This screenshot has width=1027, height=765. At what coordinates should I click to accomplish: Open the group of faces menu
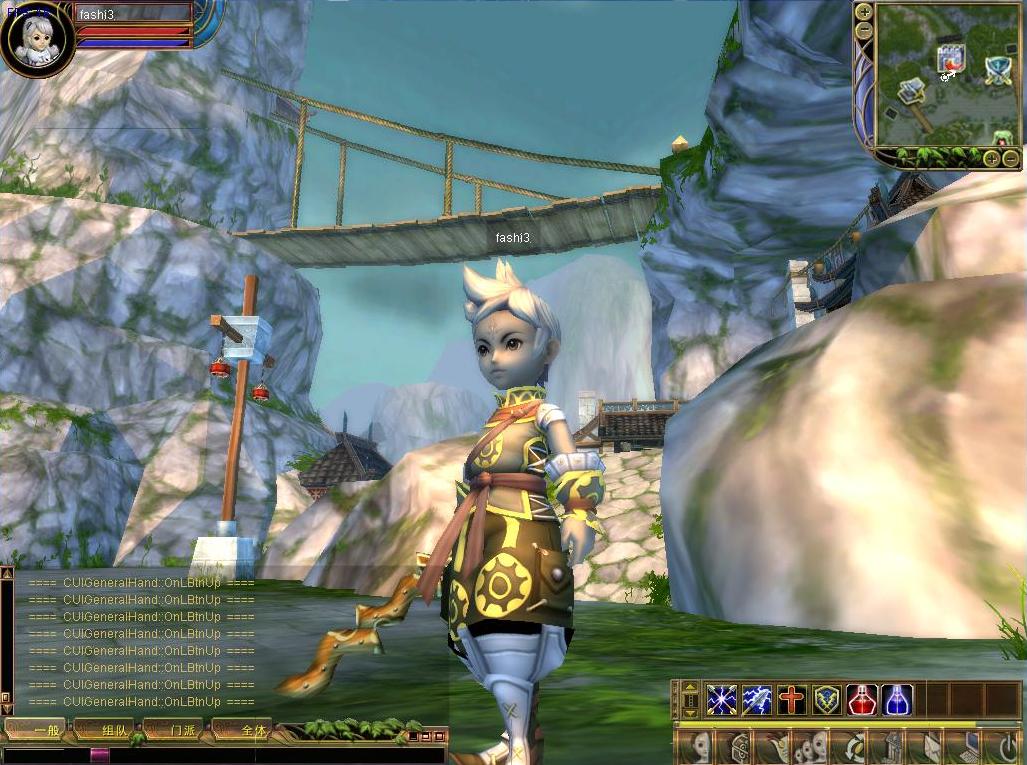pos(809,746)
